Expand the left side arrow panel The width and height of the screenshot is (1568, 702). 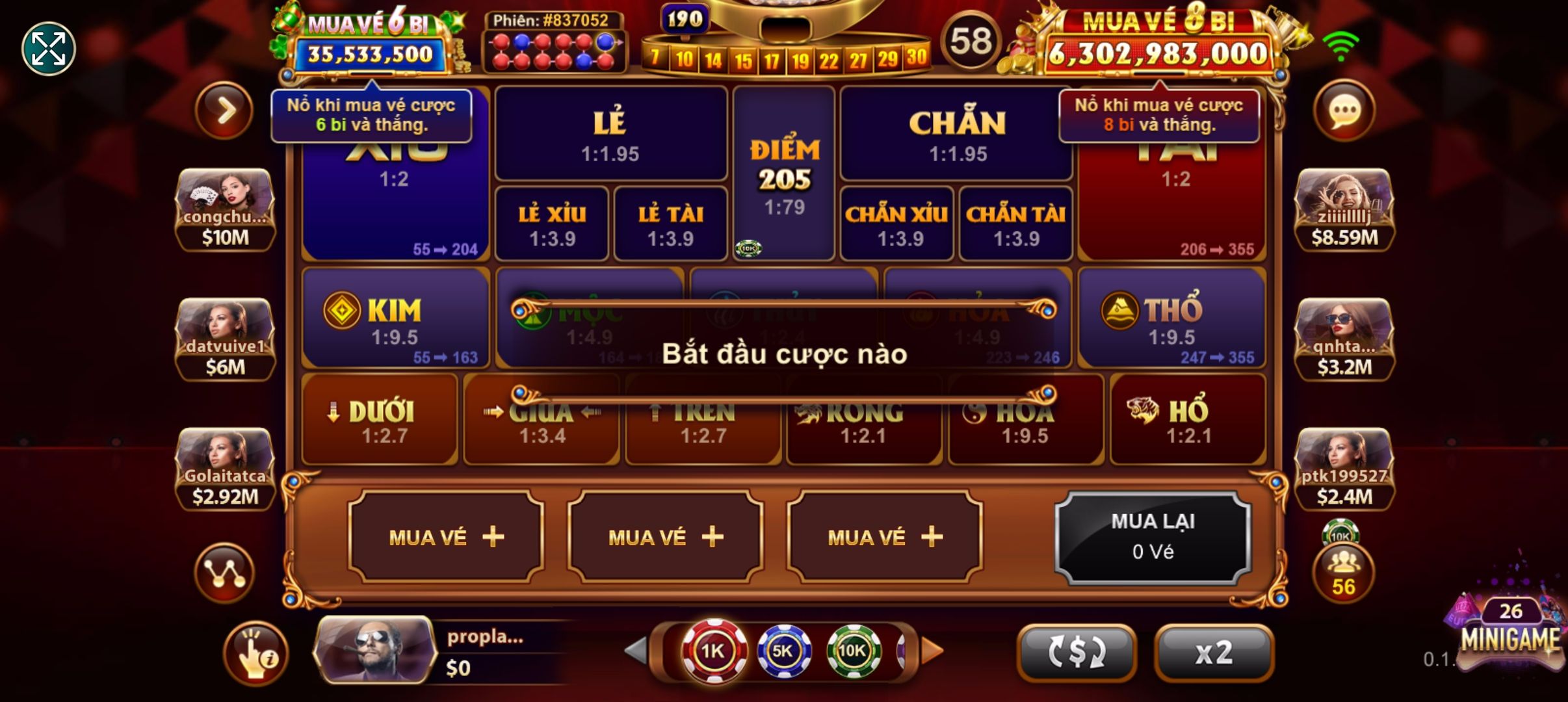click(x=224, y=110)
